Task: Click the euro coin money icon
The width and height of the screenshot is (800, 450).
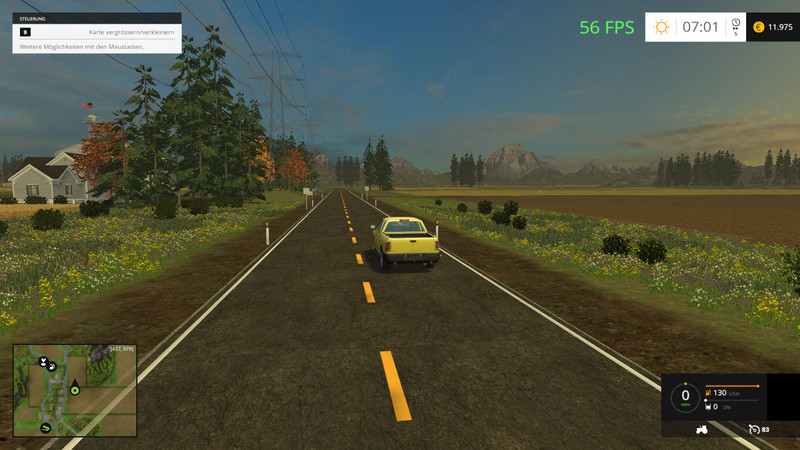Action: coord(757,27)
